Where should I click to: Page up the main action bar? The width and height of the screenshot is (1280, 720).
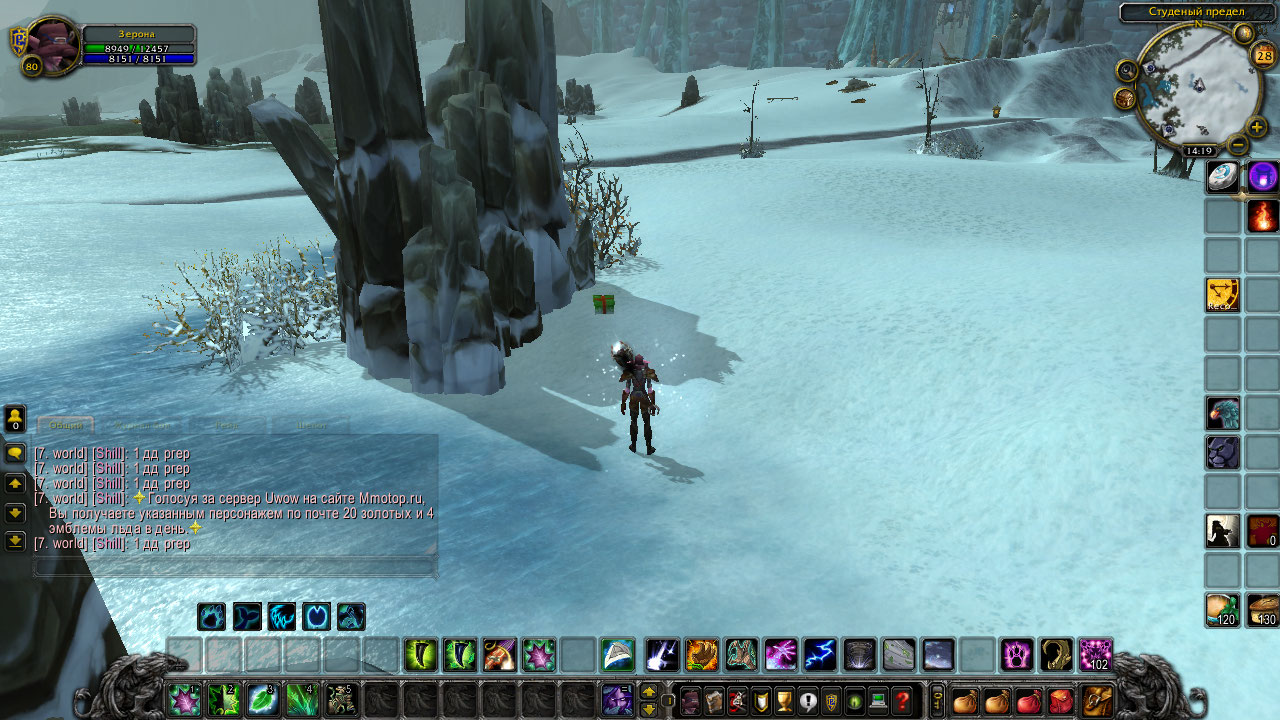click(x=649, y=691)
